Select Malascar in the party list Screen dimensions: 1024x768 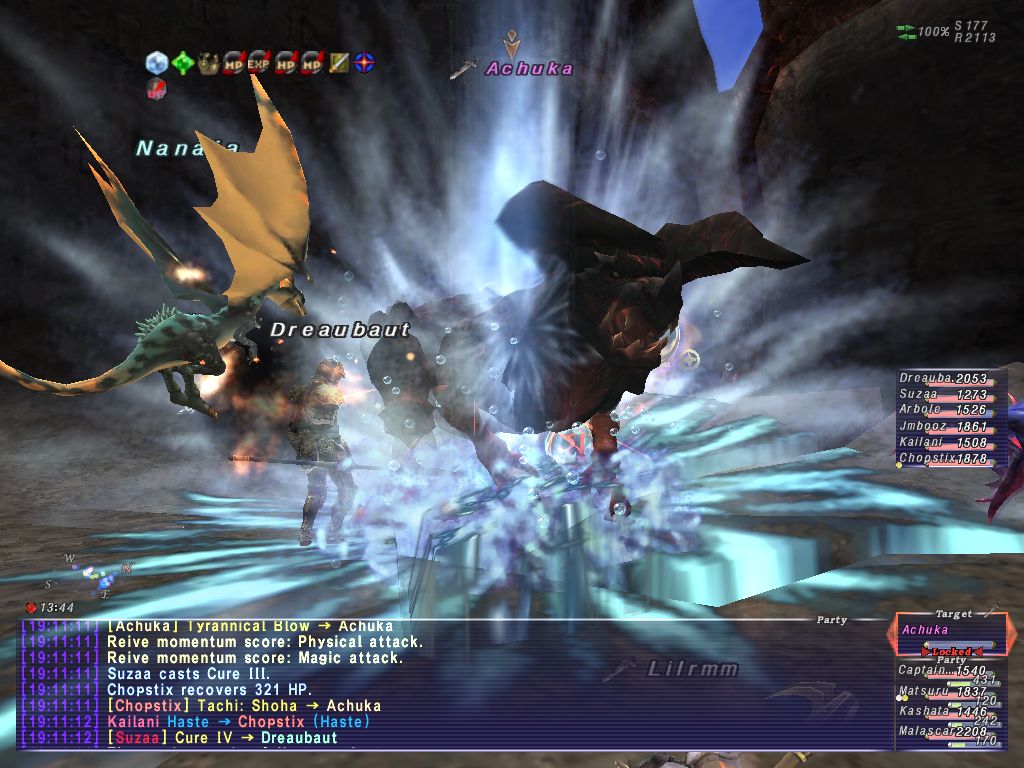coord(942,732)
